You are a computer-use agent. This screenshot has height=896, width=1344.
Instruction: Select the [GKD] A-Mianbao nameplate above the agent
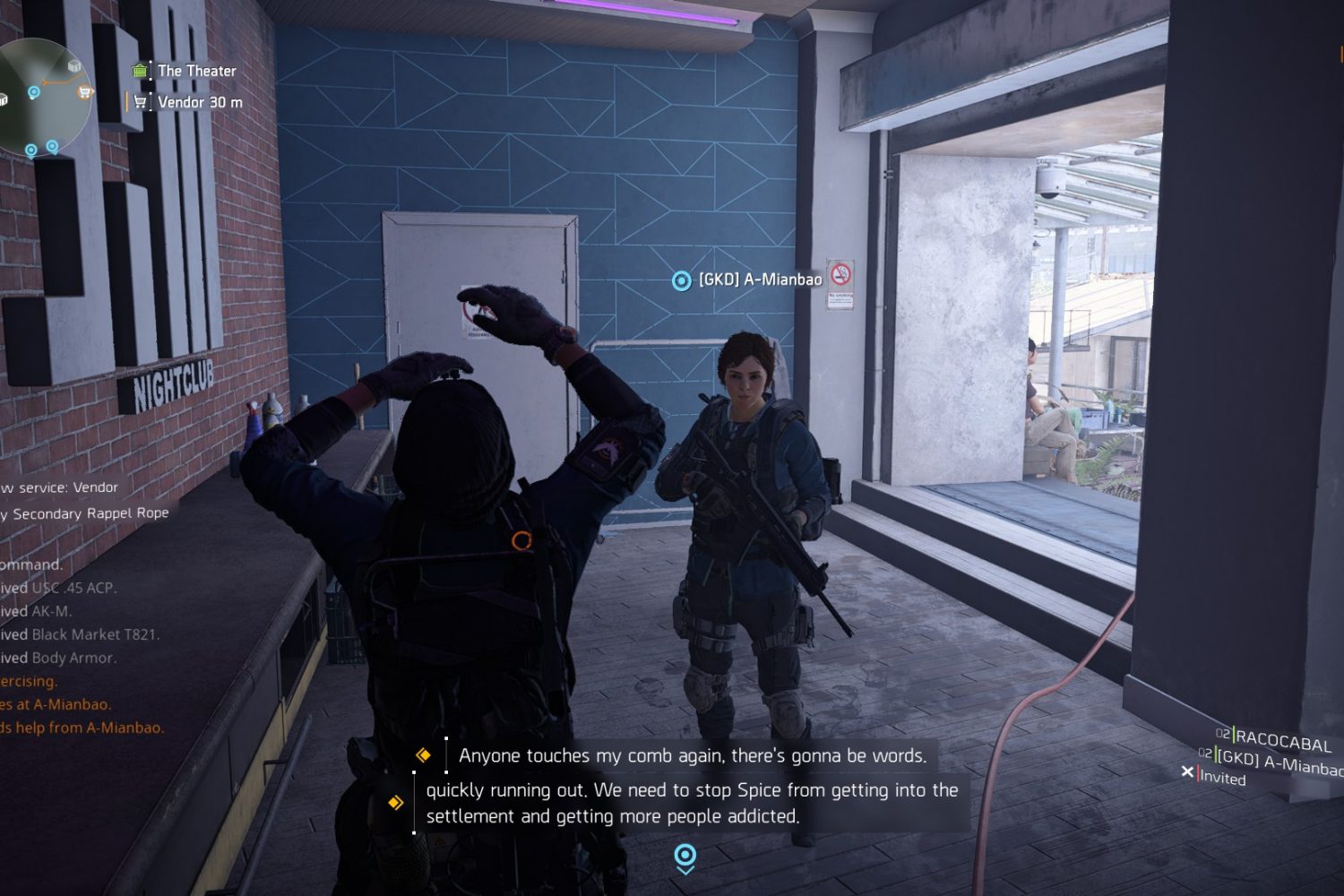tap(759, 280)
